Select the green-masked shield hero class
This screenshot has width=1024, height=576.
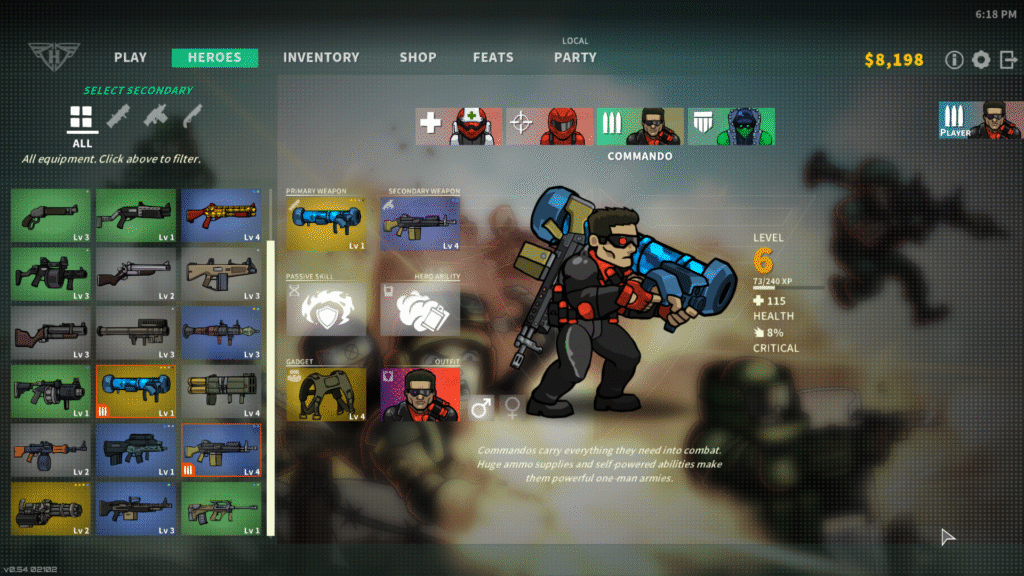click(x=731, y=127)
